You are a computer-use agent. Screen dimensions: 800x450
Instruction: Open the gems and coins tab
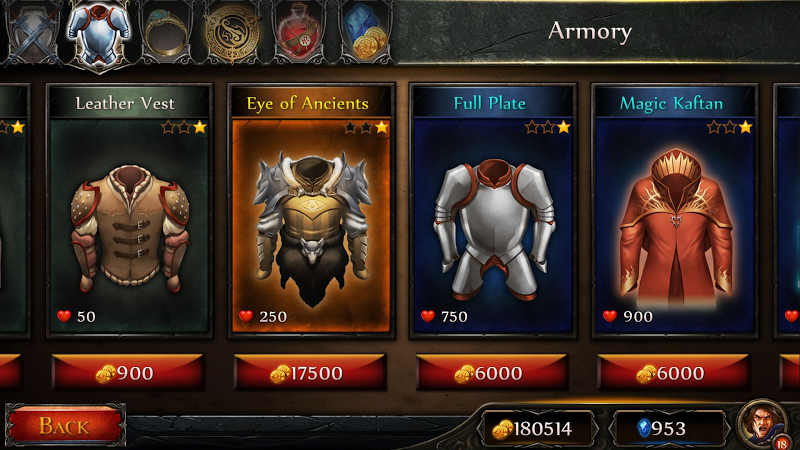365,32
